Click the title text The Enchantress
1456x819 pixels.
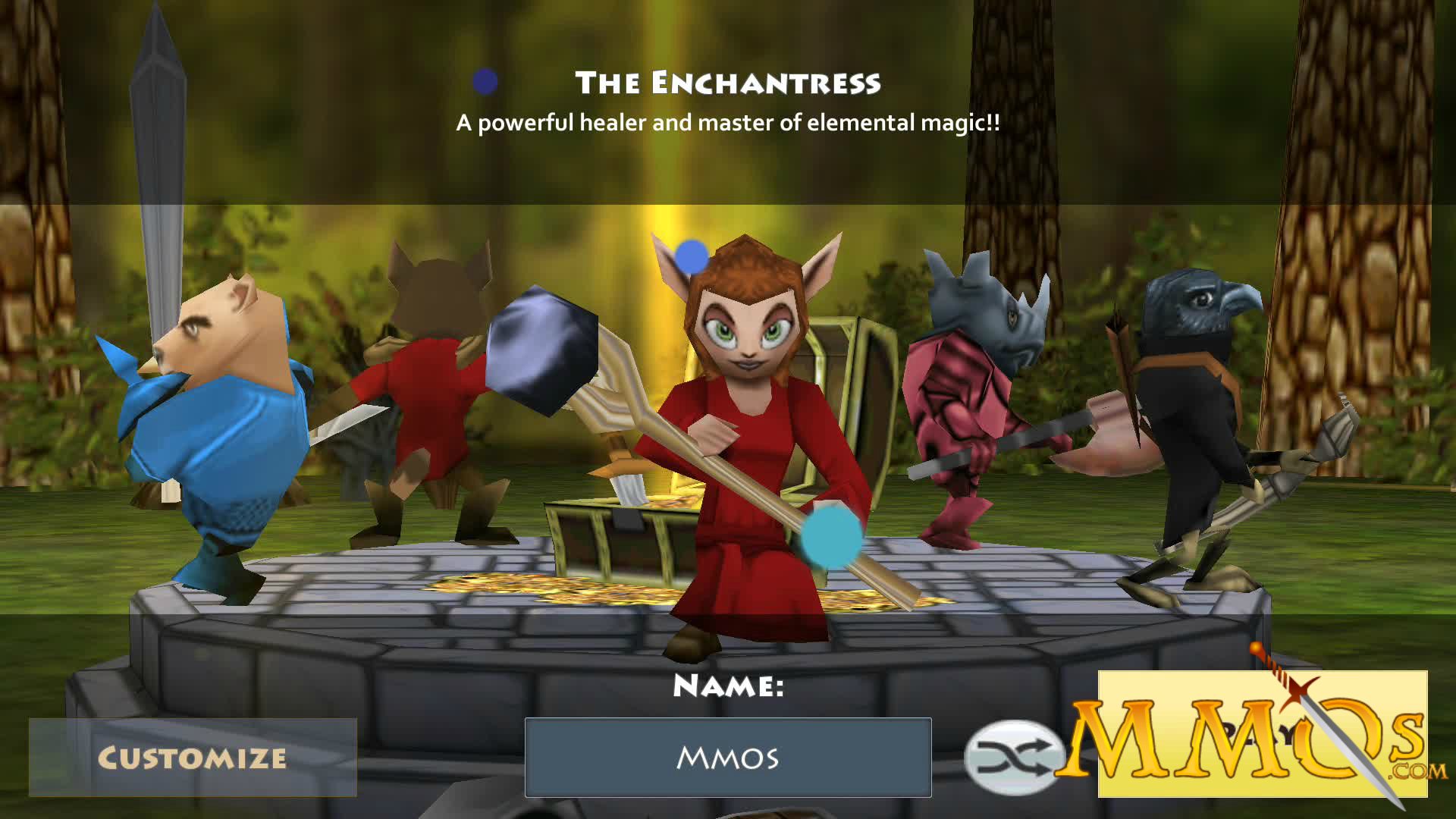[730, 83]
